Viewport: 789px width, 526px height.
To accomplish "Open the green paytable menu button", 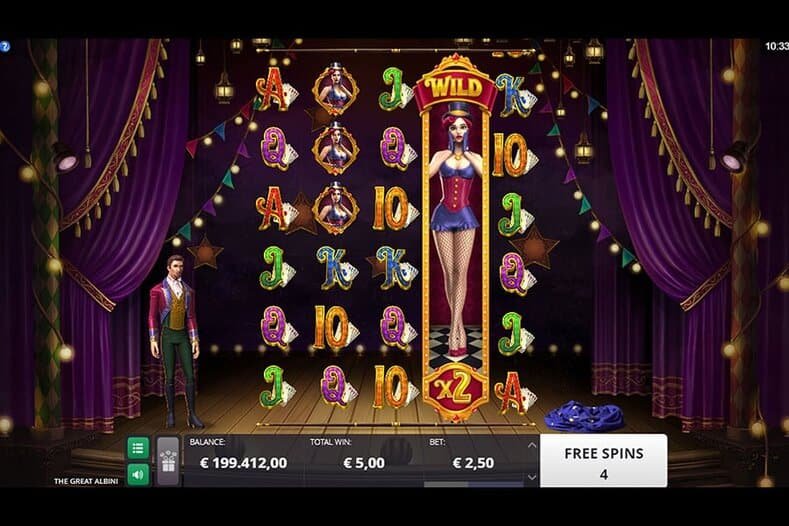I will (x=138, y=448).
